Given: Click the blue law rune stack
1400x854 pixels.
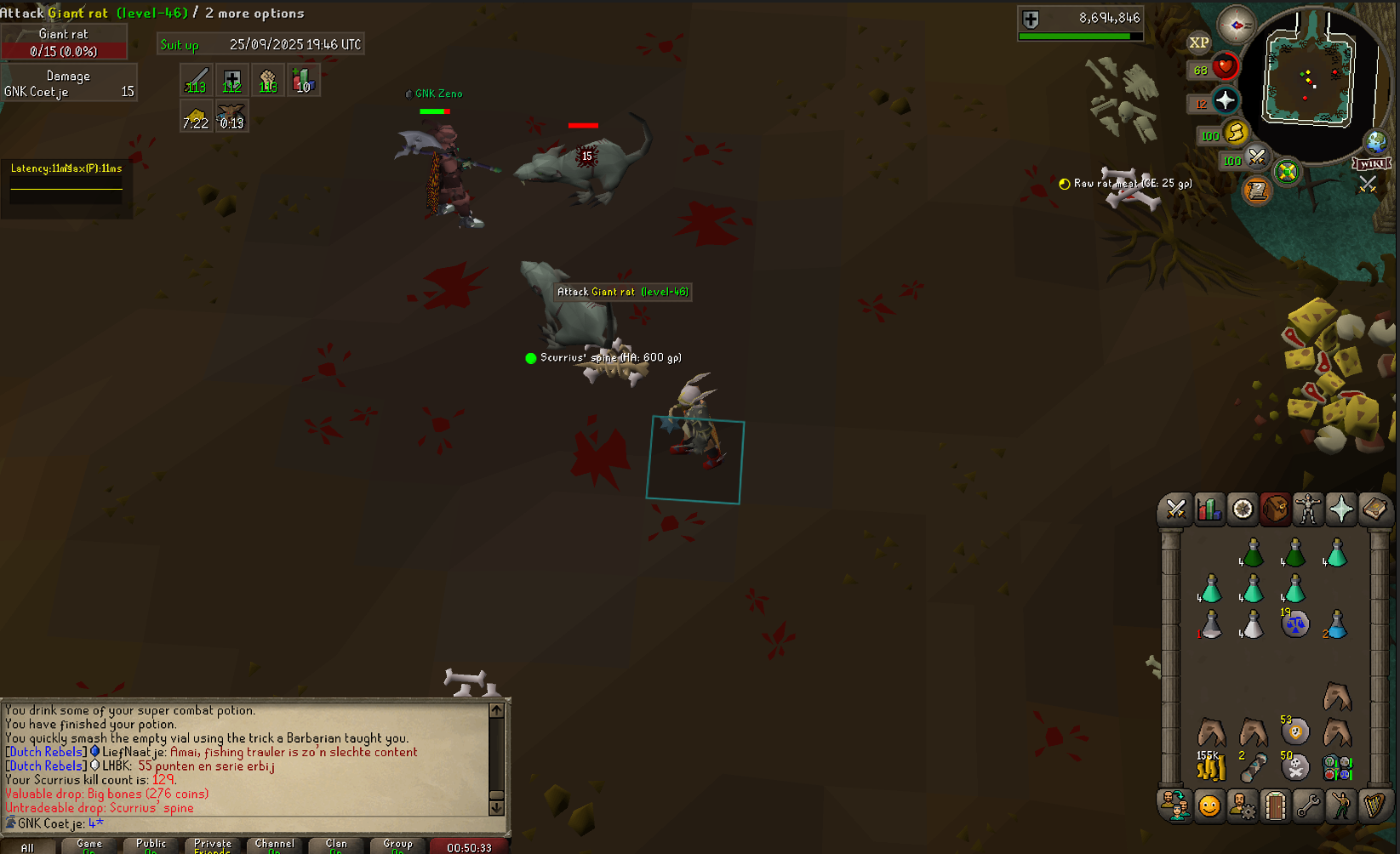Looking at the screenshot, I should [1294, 625].
